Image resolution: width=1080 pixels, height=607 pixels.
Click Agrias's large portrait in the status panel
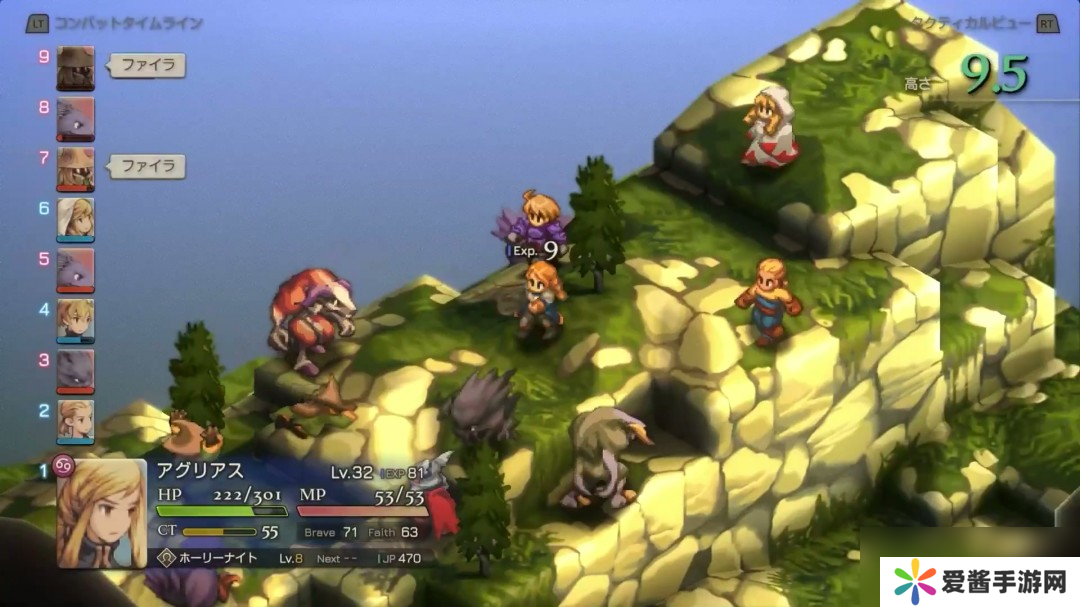101,513
